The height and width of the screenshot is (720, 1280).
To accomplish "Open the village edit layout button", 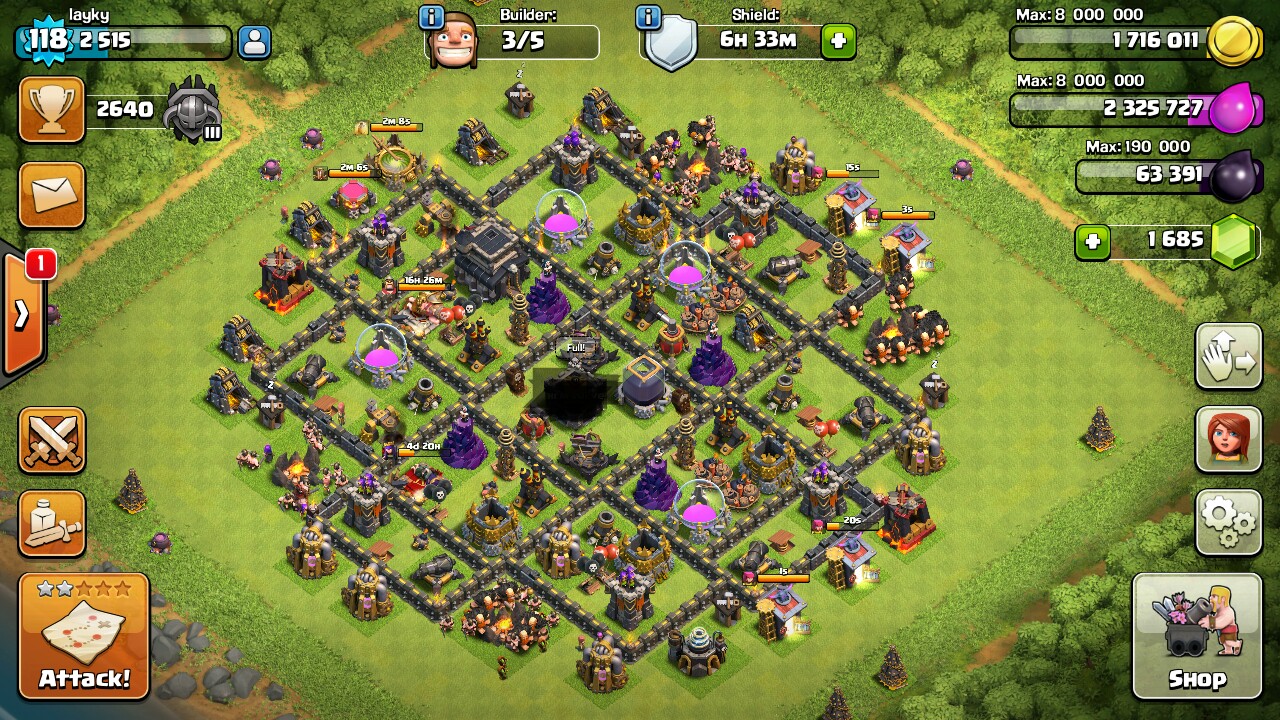I will click(x=1228, y=356).
